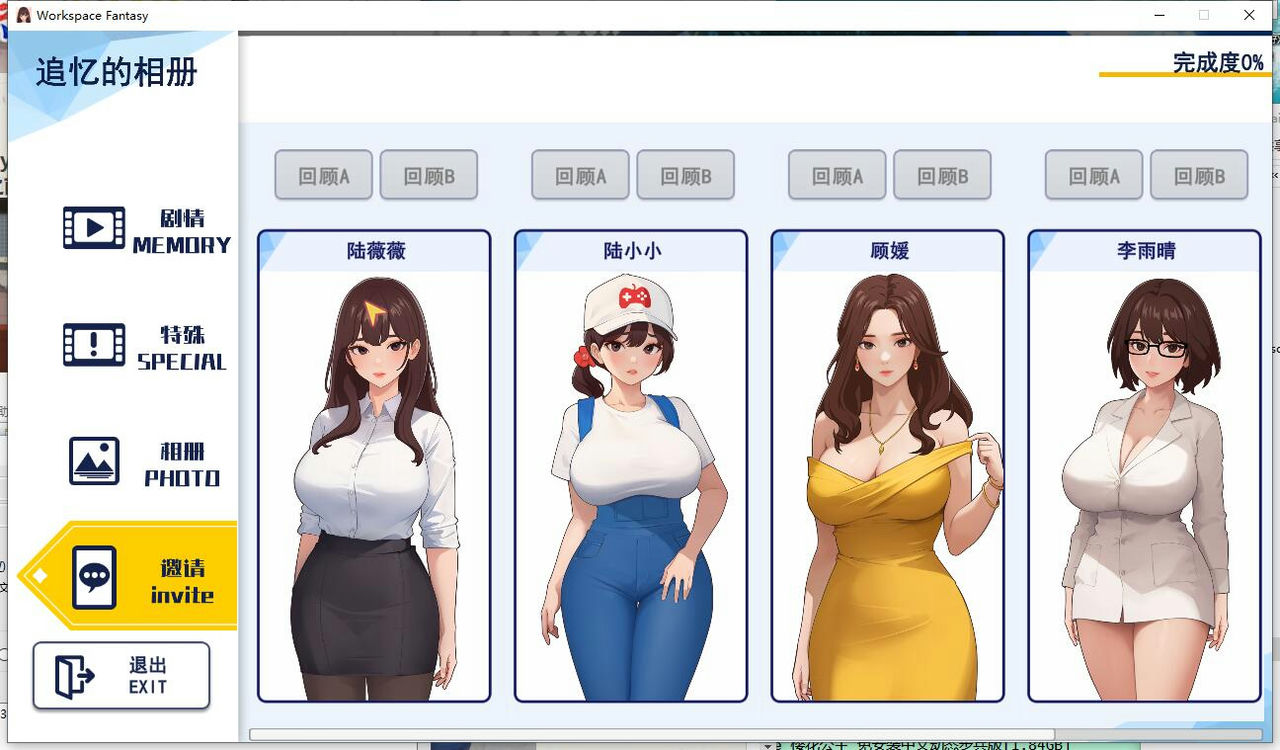The height and width of the screenshot is (750, 1280).
Task: Expand 回顾B above 陆薇薇
Action: (429, 174)
